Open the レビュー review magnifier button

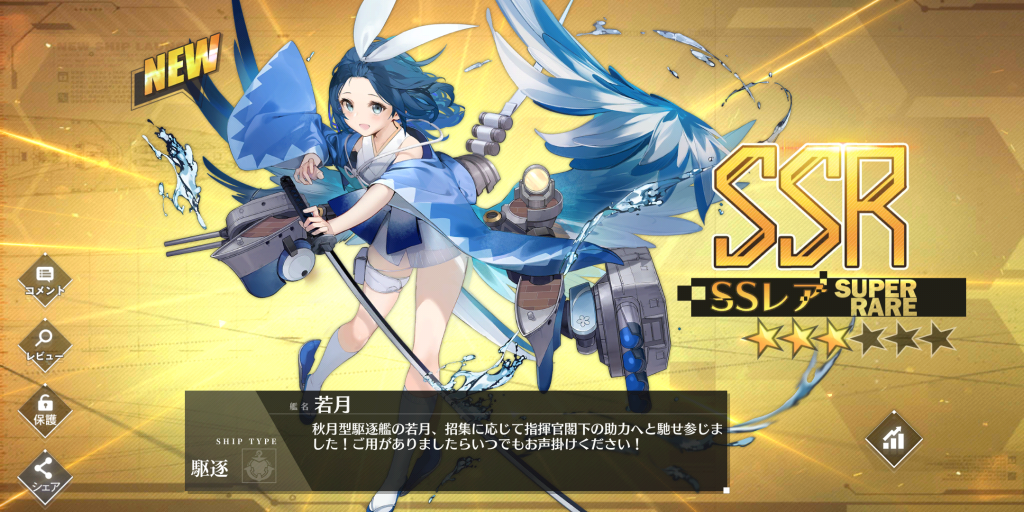click(x=44, y=343)
